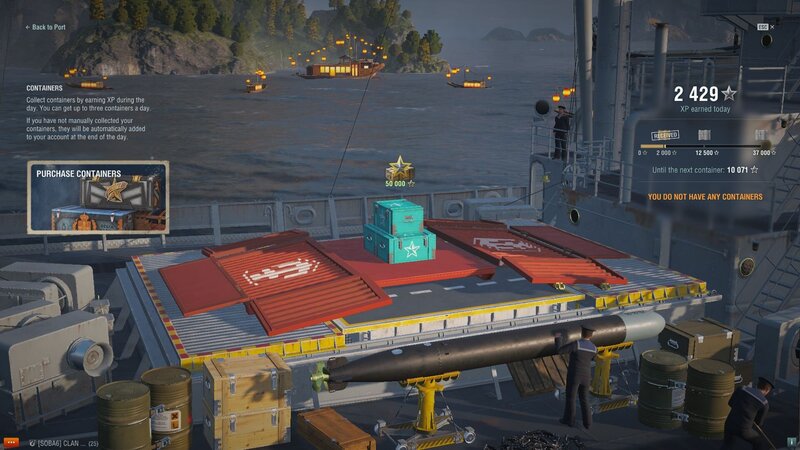Select the 37 000 XP container milestone
Image resolution: width=800 pixels, height=450 pixels.
pyautogui.click(x=762, y=135)
